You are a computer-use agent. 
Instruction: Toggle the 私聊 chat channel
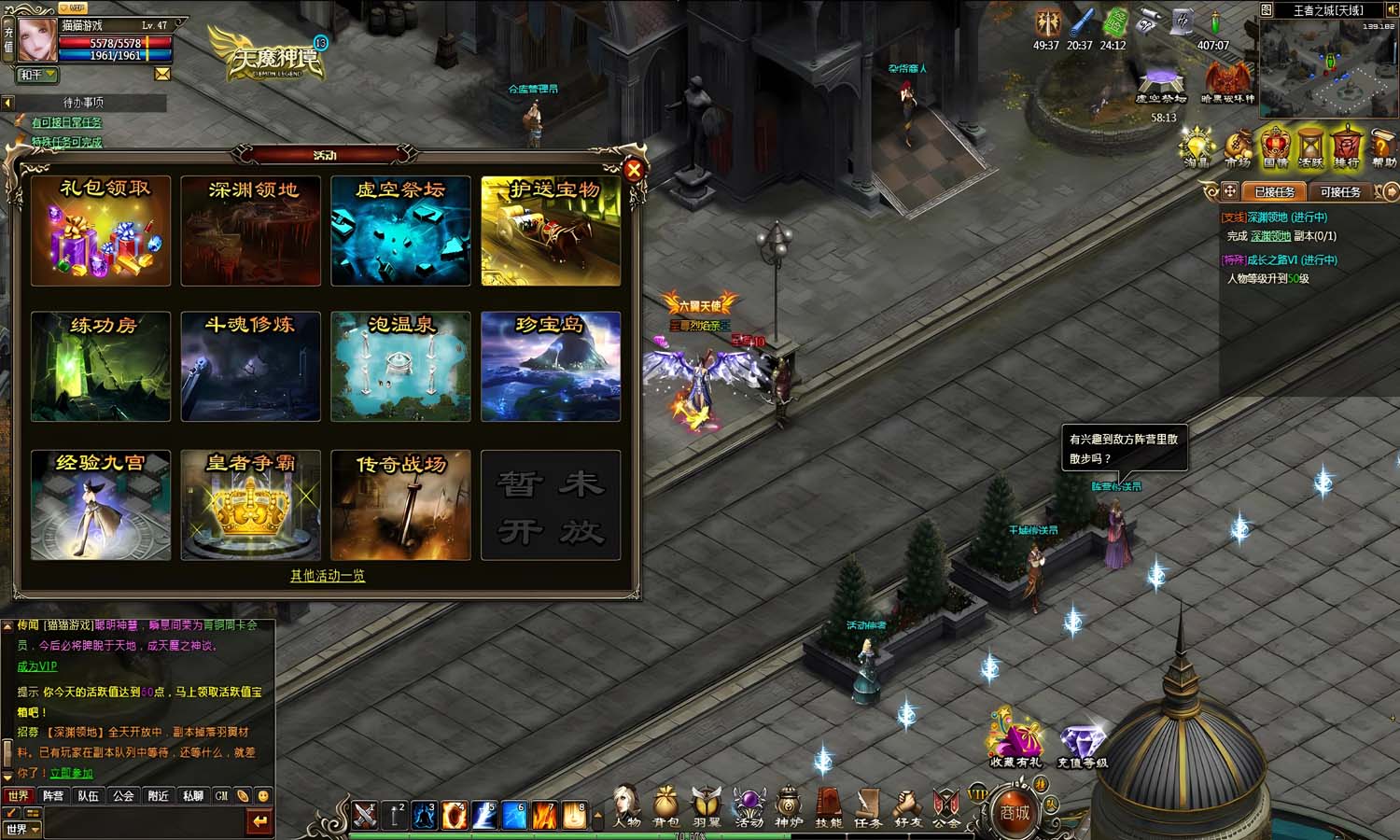click(191, 796)
